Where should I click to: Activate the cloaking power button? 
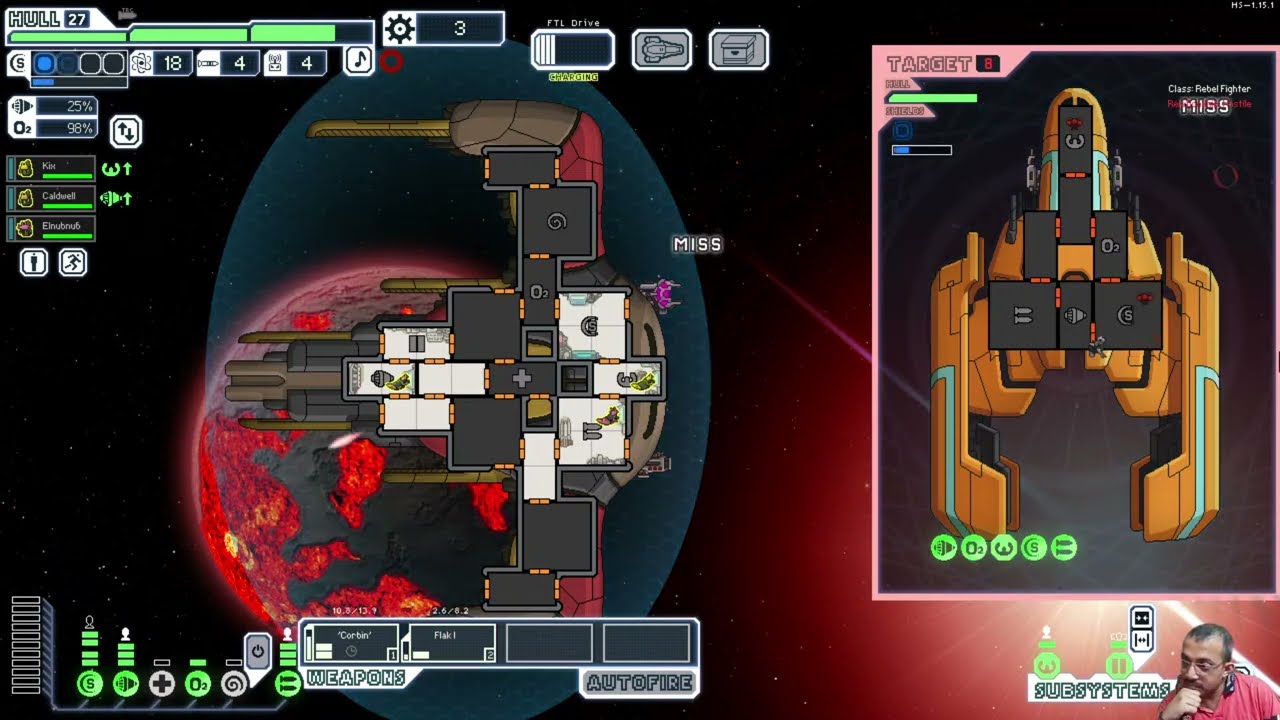coord(257,652)
